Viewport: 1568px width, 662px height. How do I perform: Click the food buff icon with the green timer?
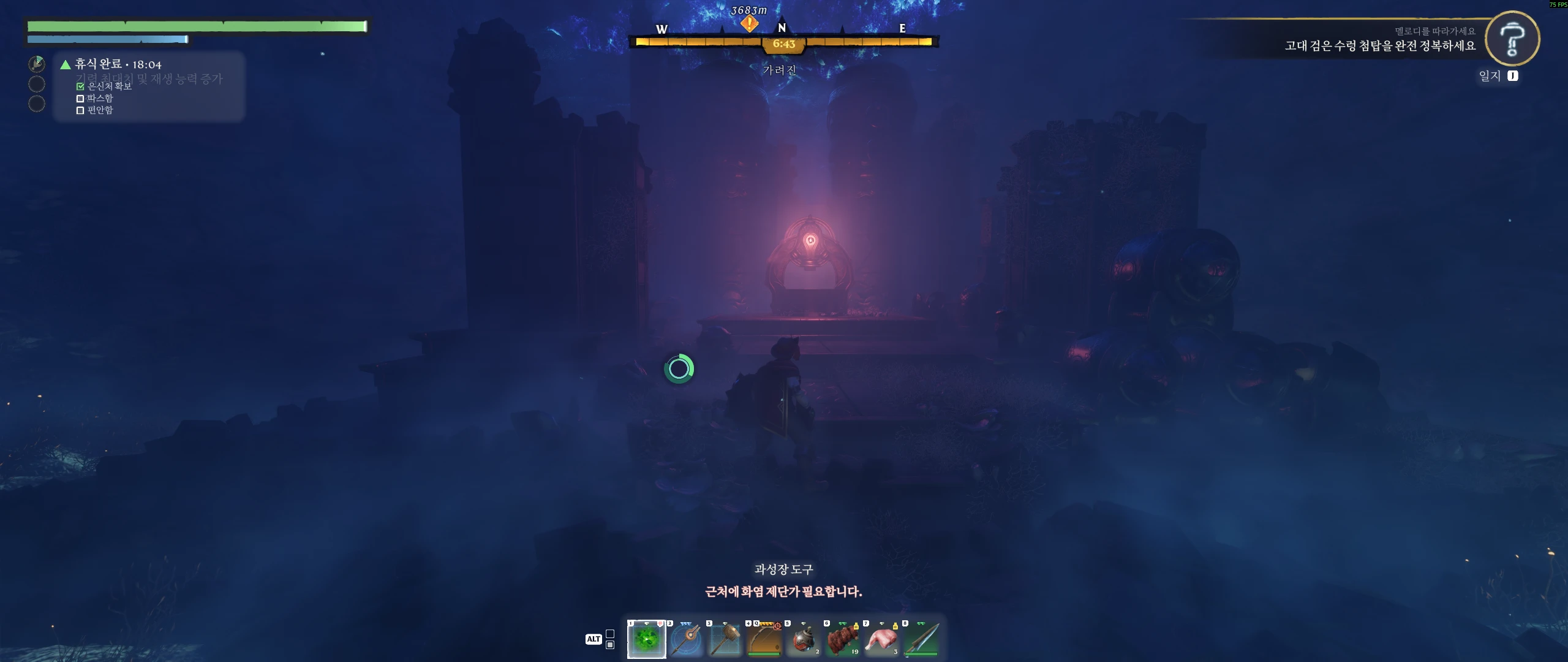coord(37,64)
